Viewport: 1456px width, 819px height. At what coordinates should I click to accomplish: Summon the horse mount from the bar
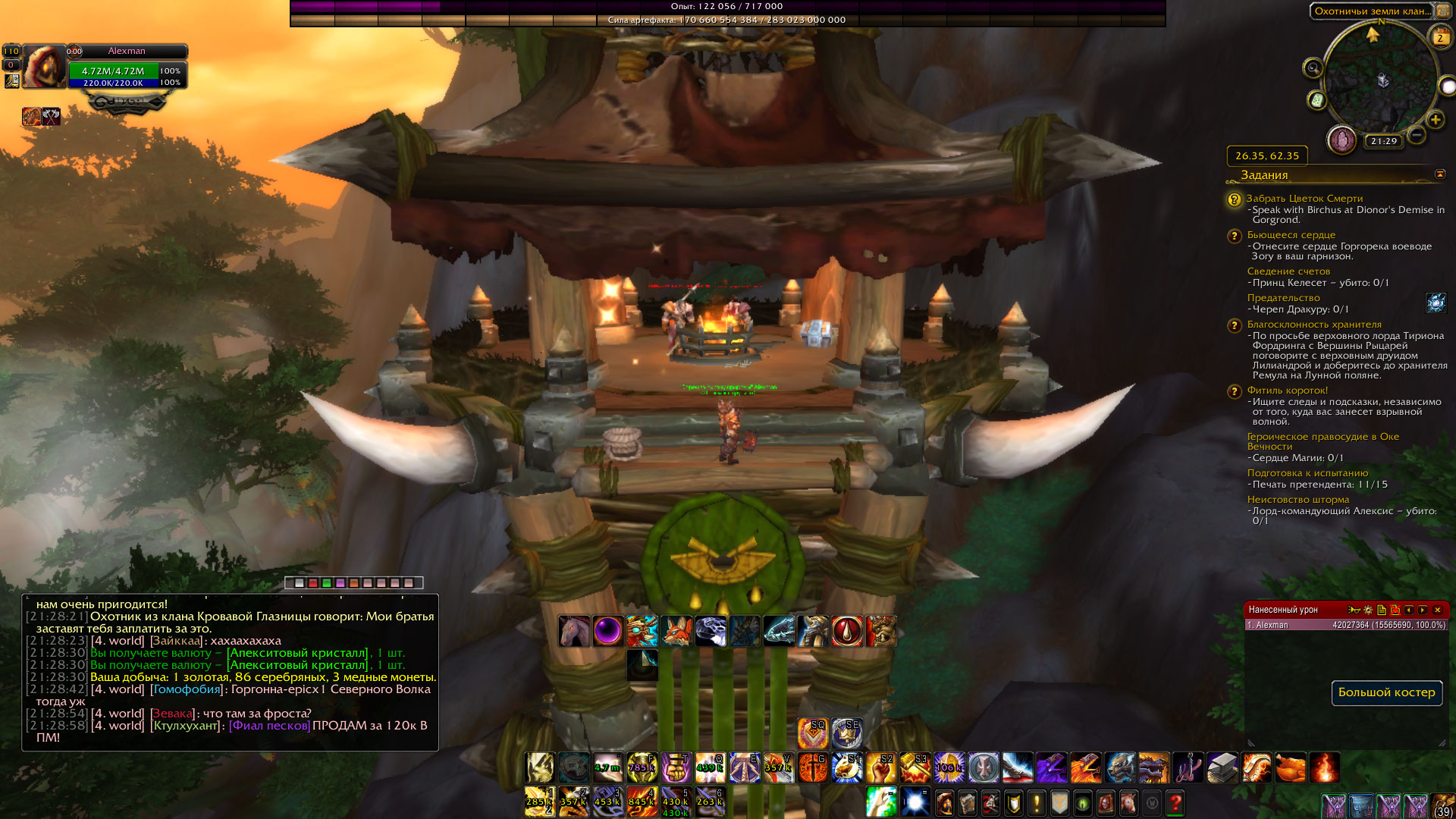pos(574,631)
